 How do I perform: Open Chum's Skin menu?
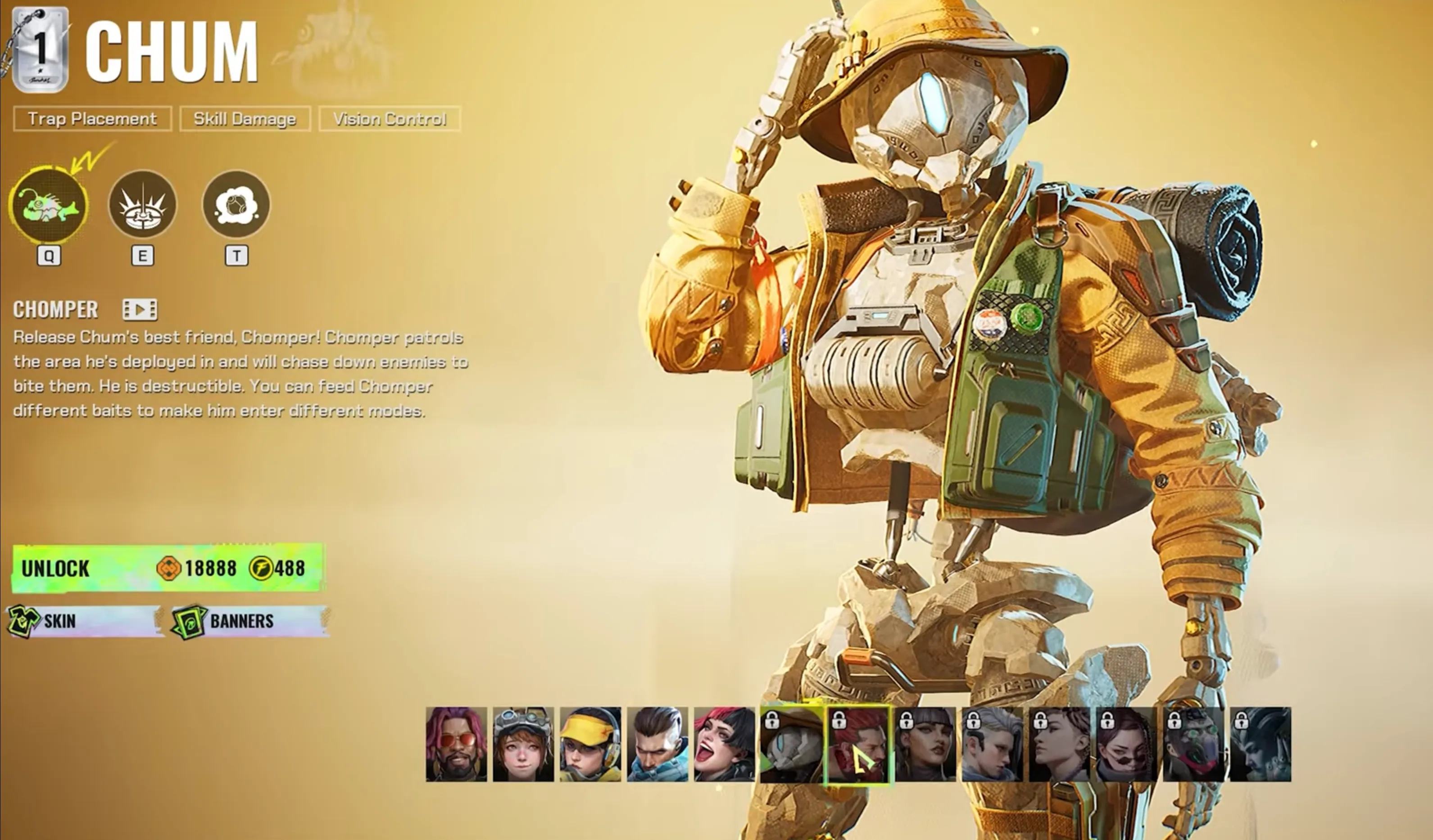[85, 621]
